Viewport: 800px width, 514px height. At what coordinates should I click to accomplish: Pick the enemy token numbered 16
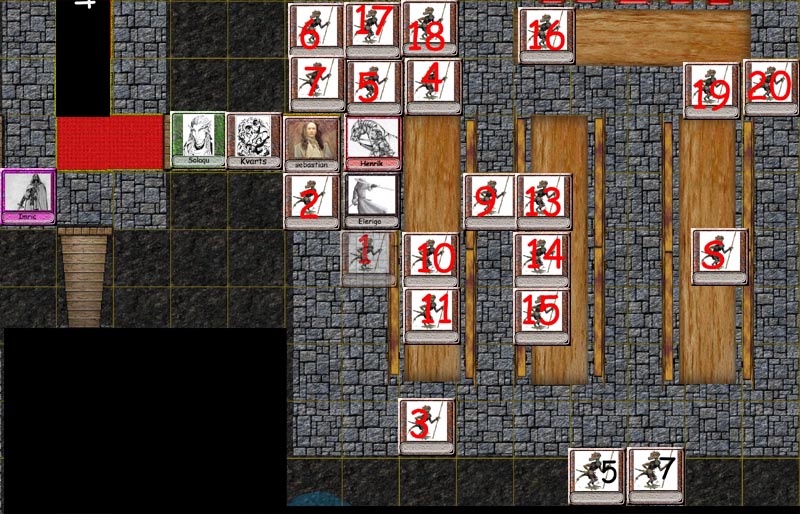point(547,36)
